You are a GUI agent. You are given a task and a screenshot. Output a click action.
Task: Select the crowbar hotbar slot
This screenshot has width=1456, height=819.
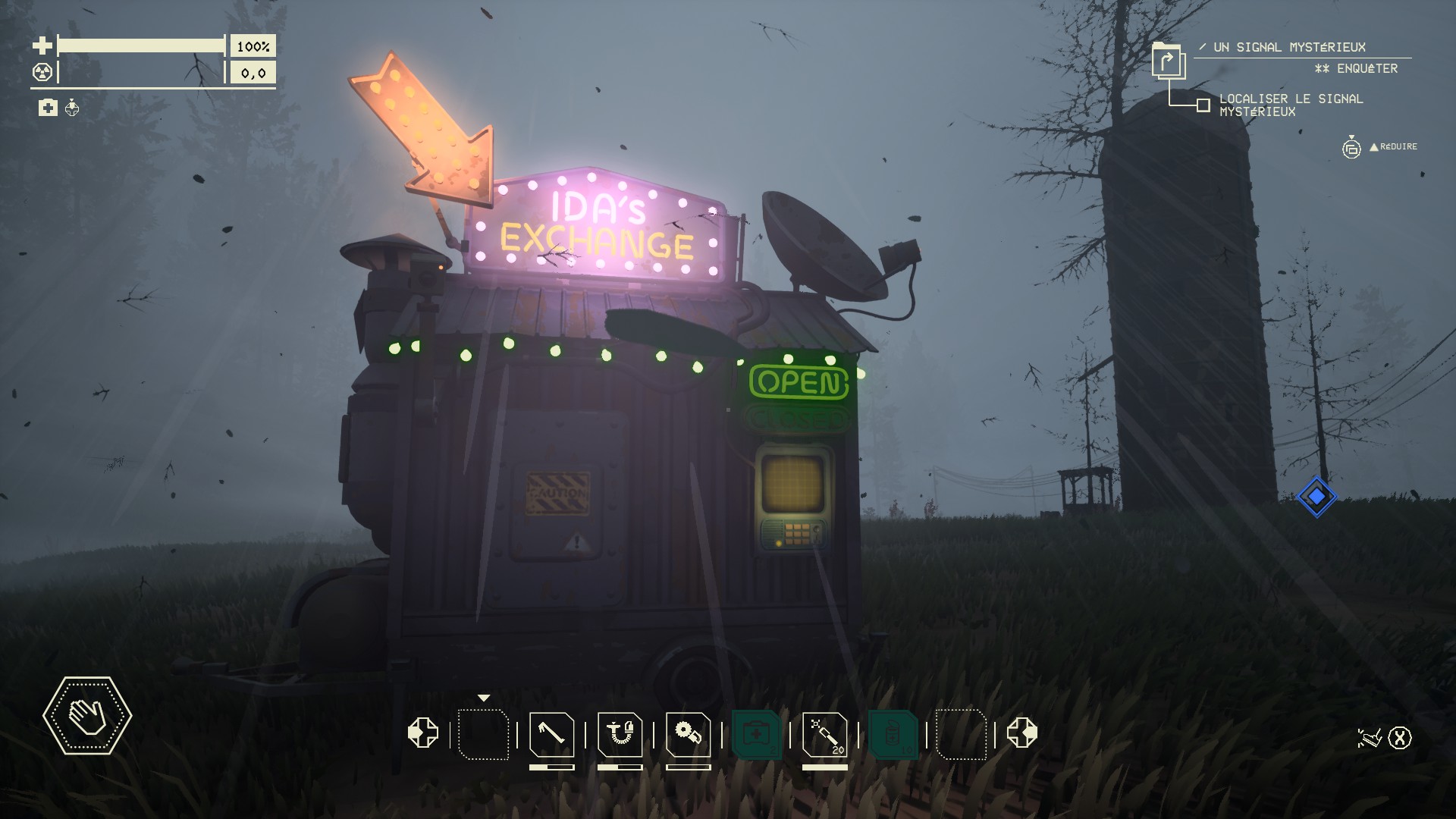(551, 734)
